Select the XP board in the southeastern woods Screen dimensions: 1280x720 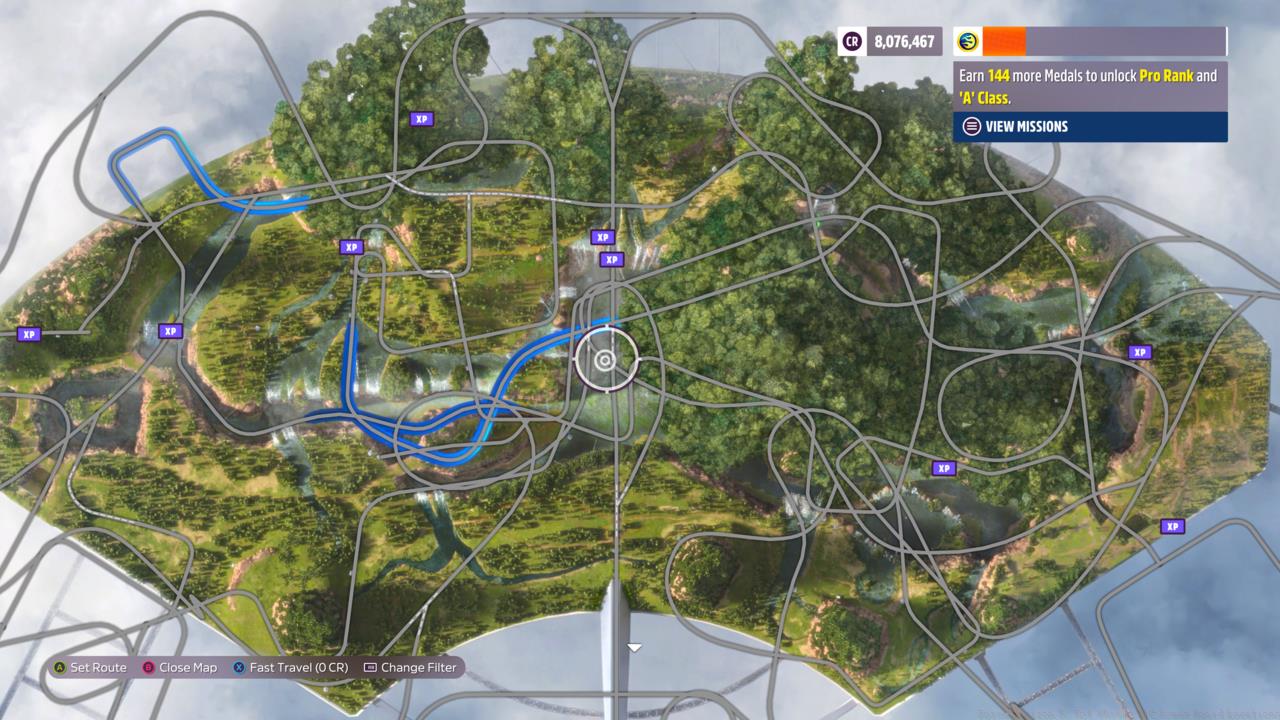click(943, 467)
